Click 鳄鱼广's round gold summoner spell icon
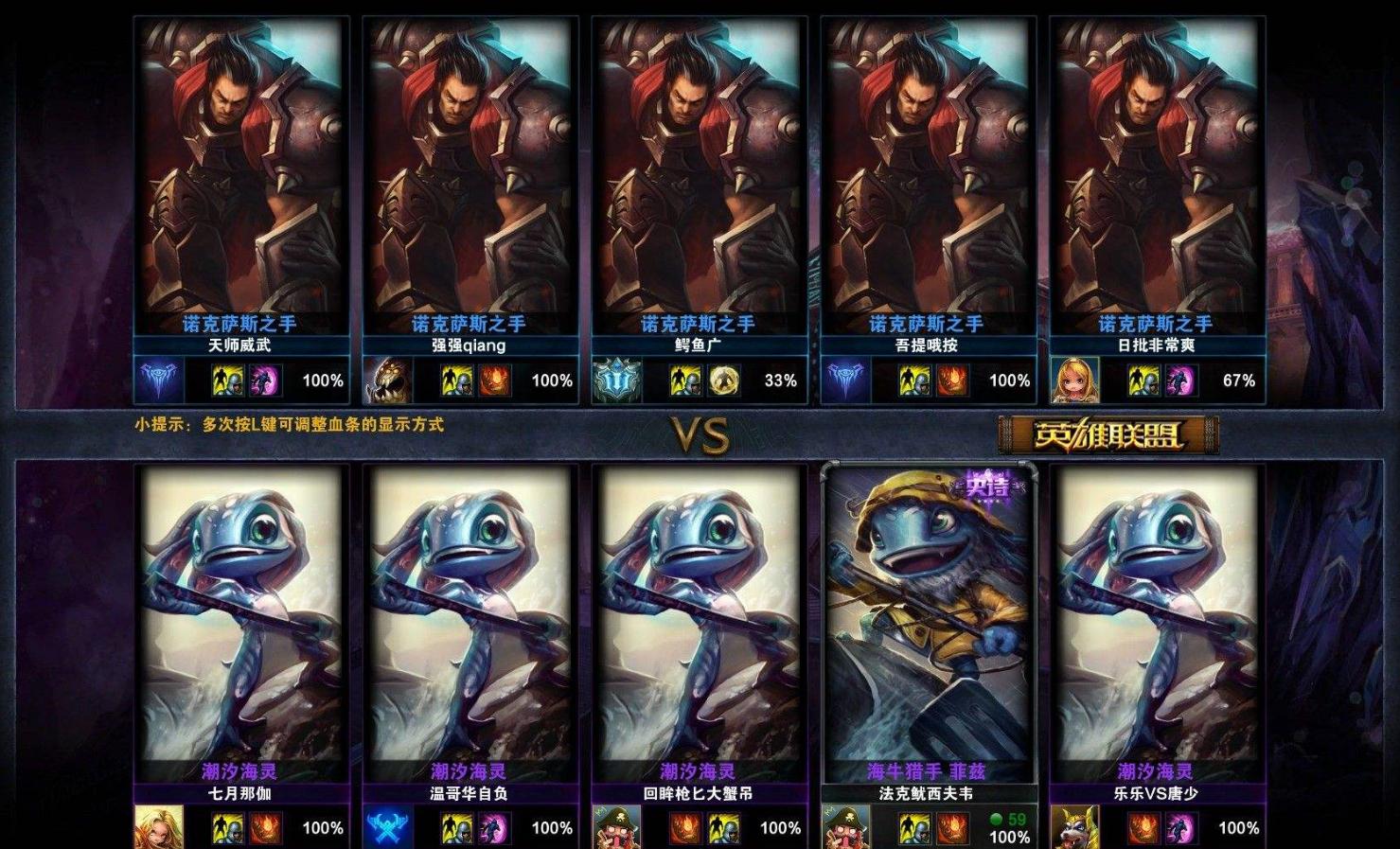This screenshot has width=1400, height=849. (x=722, y=380)
